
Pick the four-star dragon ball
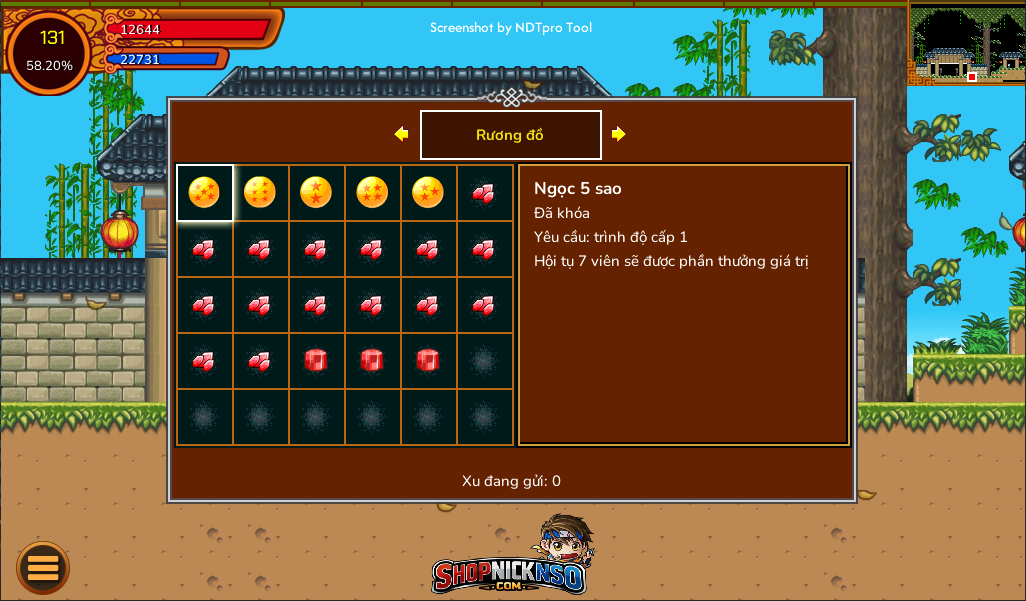tap(372, 192)
